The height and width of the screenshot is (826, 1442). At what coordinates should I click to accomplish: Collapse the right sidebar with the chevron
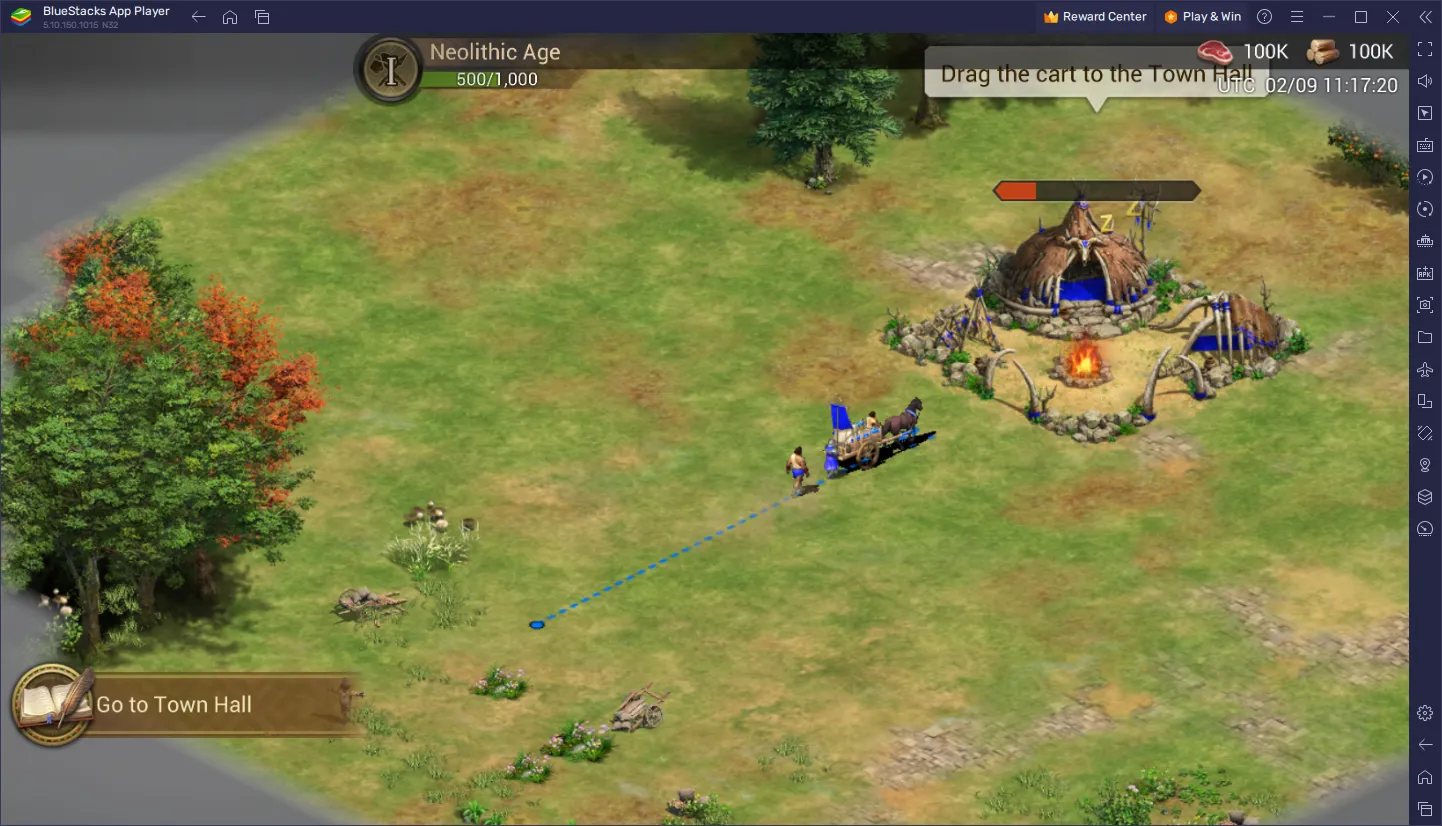pyautogui.click(x=1425, y=16)
